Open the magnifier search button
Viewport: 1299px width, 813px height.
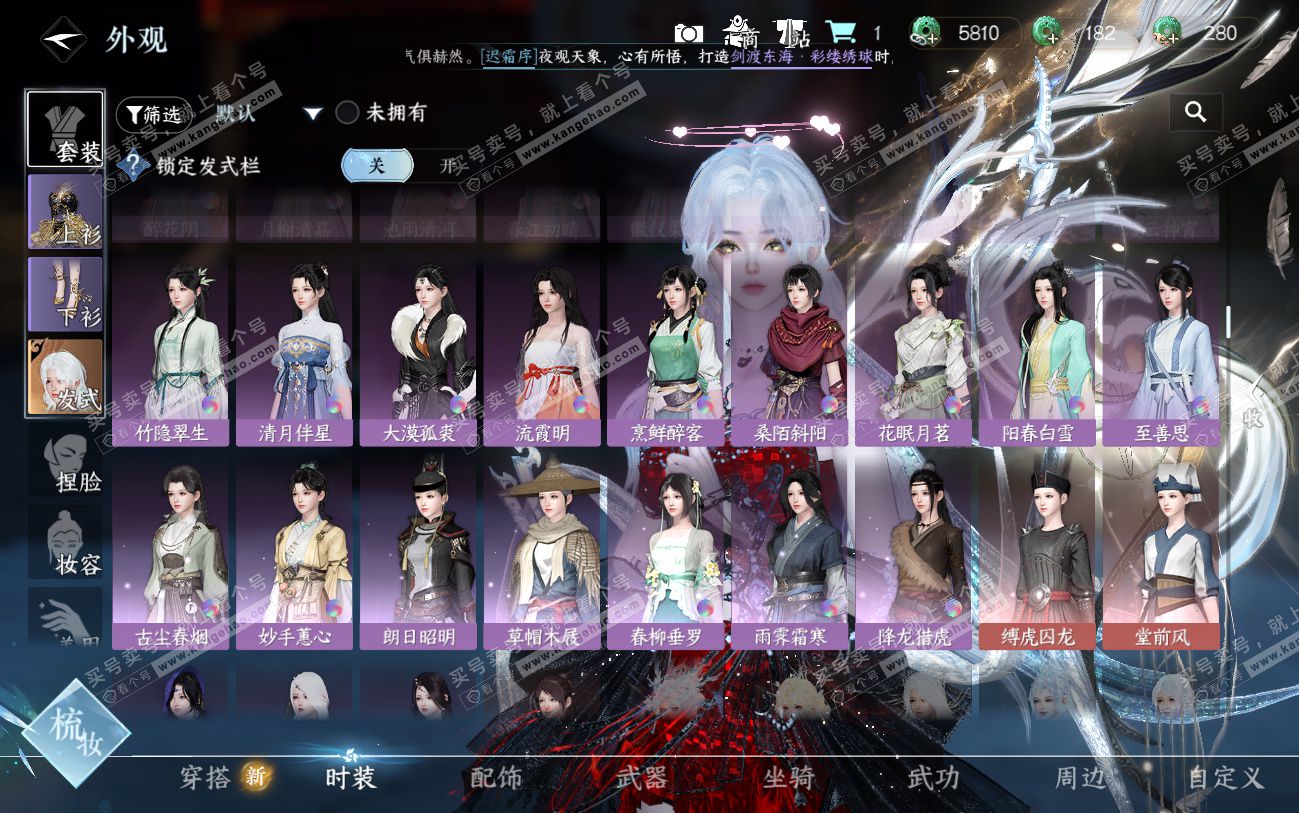click(1195, 113)
